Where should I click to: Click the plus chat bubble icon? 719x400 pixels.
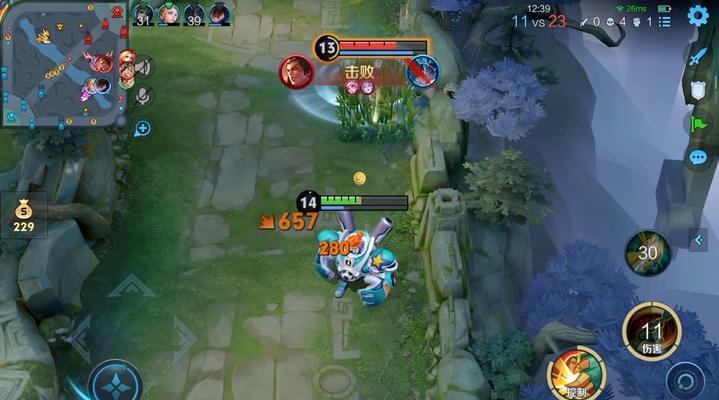(143, 128)
